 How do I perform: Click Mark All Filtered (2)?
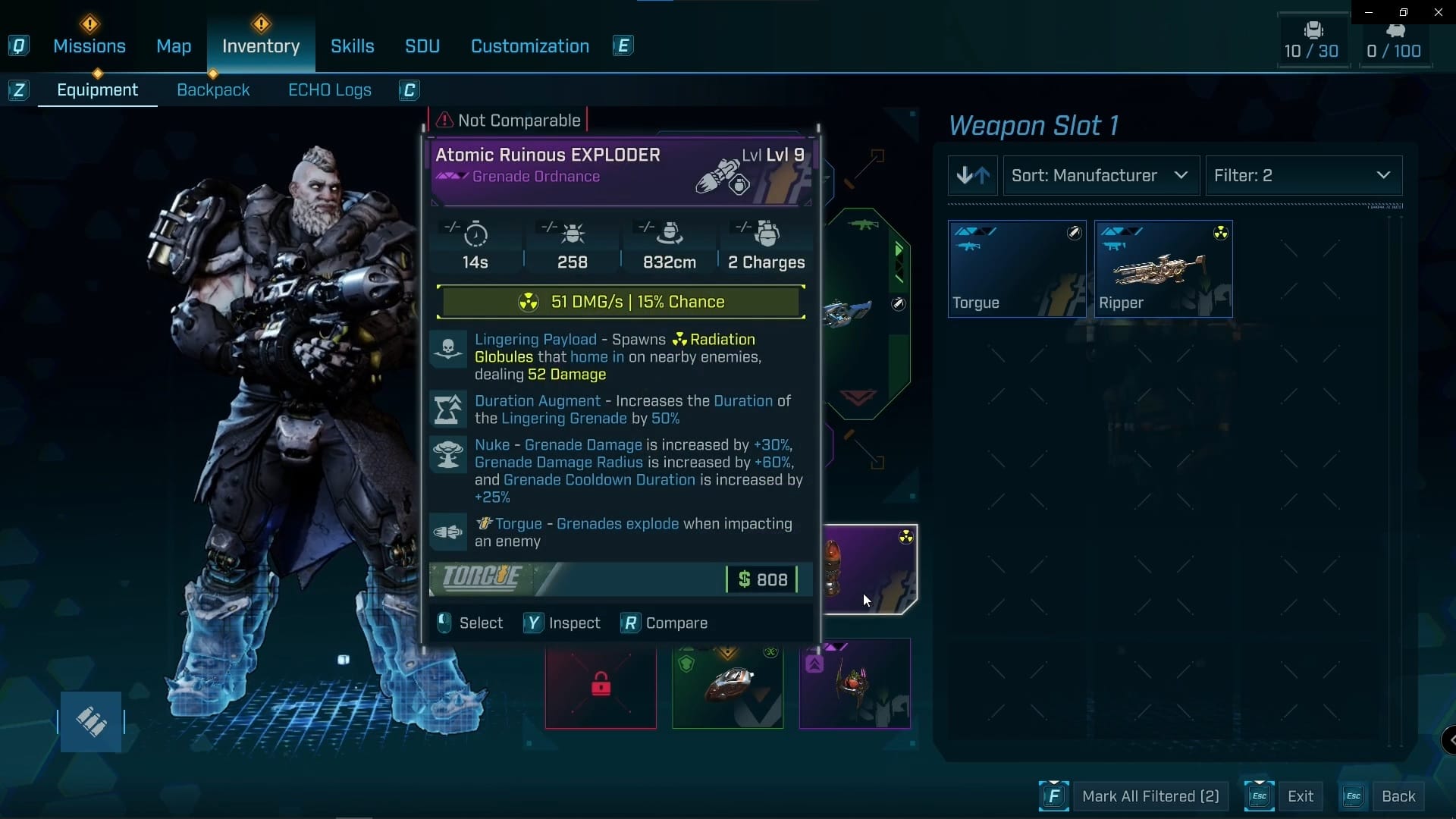coord(1150,796)
